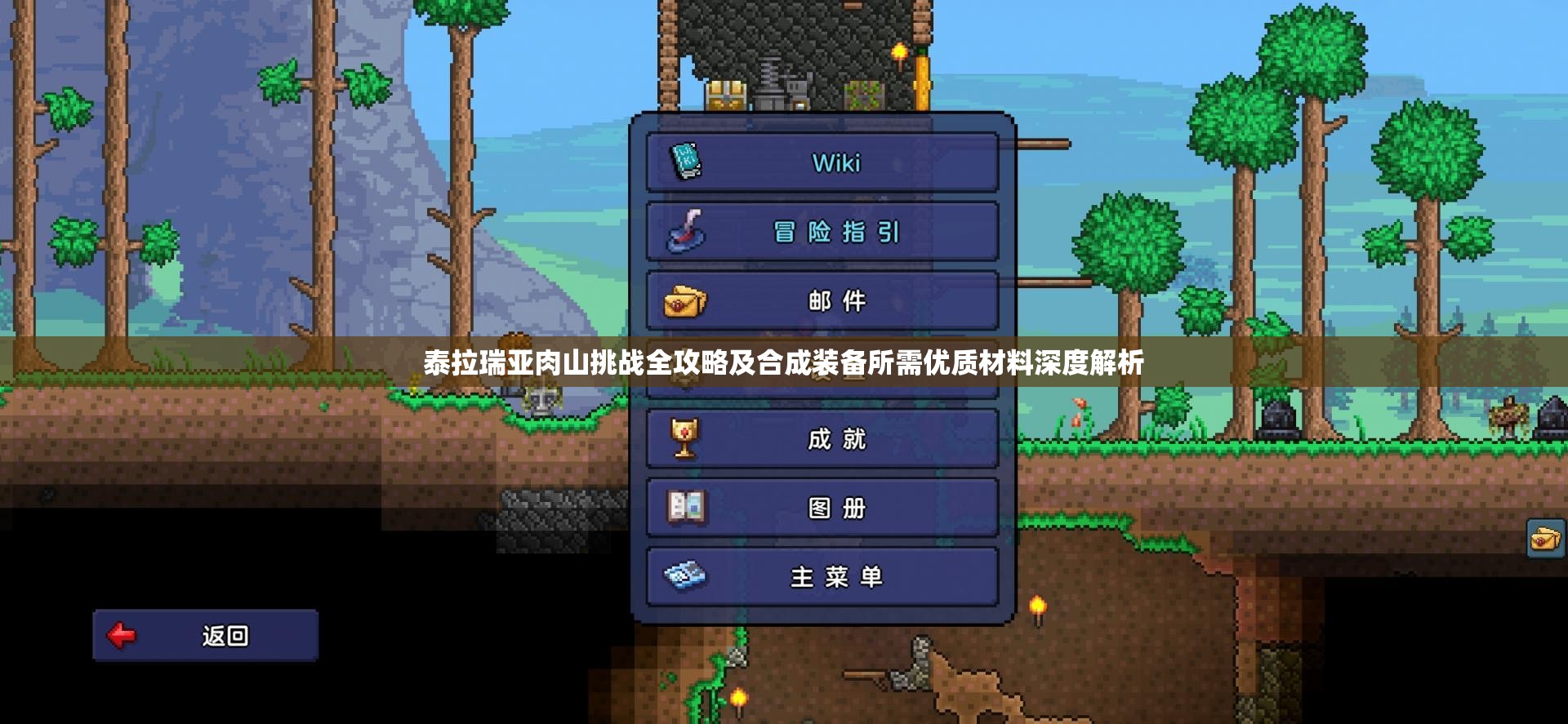Click the open book icon beside 图册

686,508
